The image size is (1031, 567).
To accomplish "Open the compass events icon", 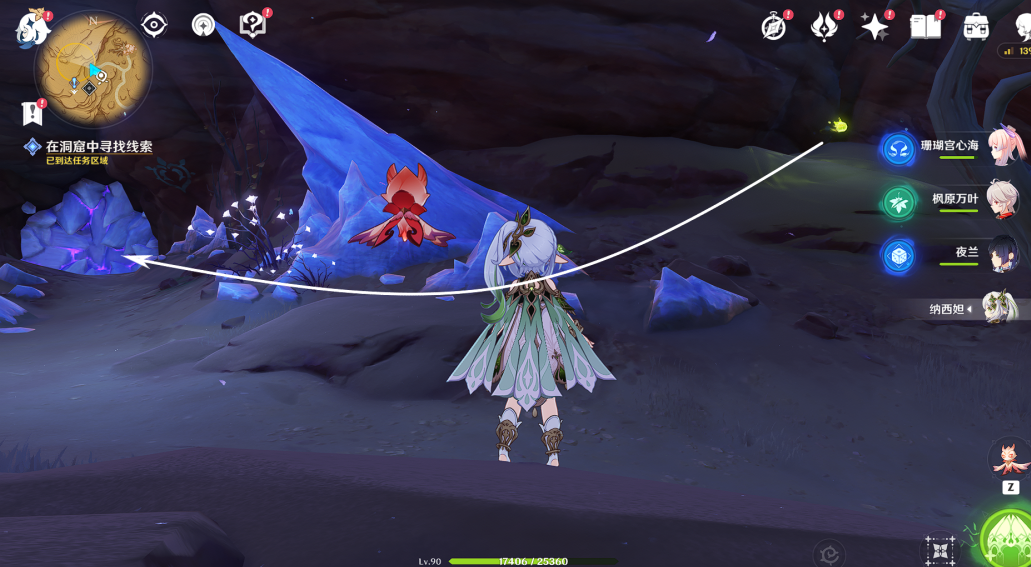I will (x=774, y=27).
